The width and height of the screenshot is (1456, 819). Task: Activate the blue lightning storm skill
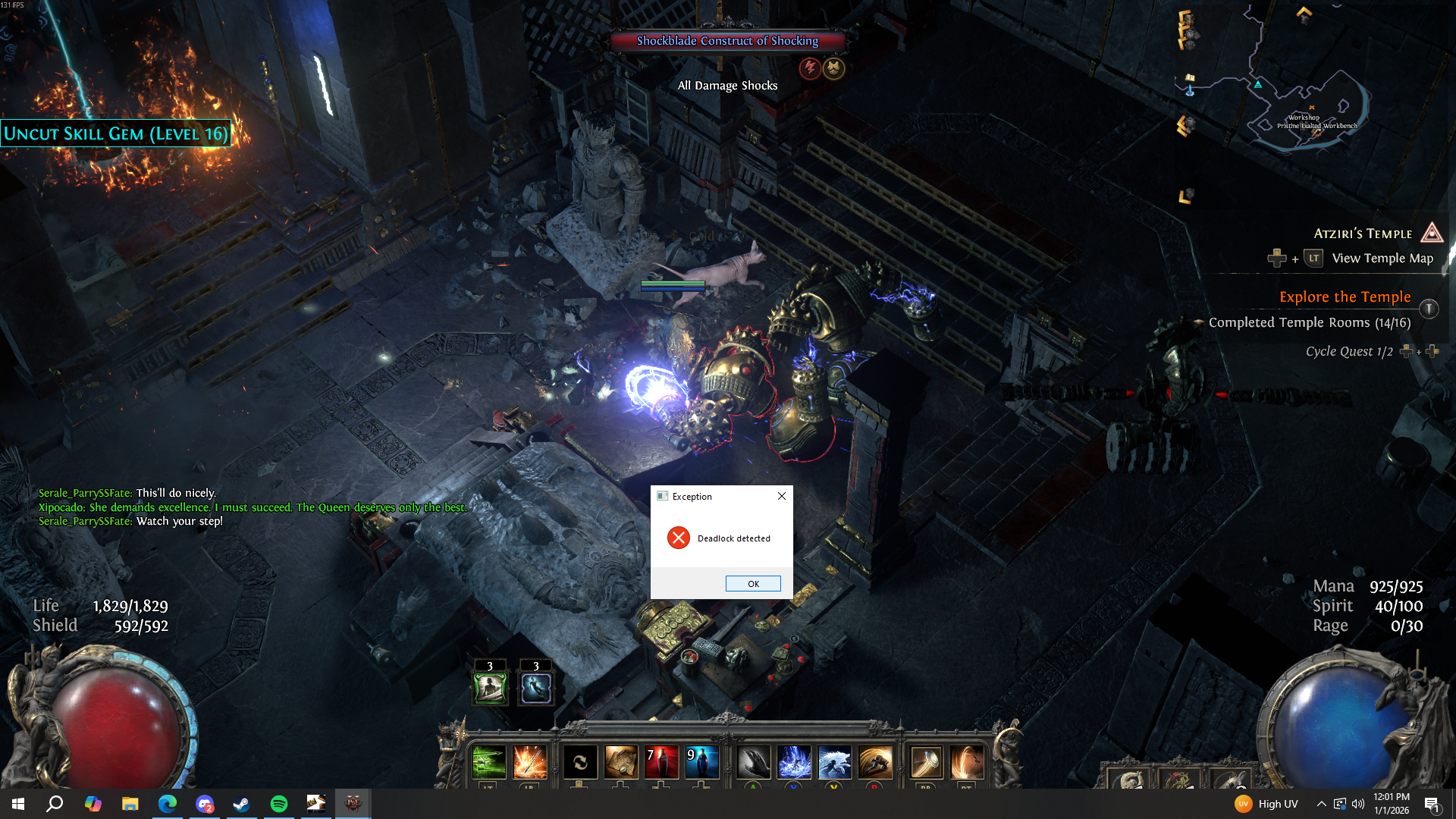tap(794, 761)
